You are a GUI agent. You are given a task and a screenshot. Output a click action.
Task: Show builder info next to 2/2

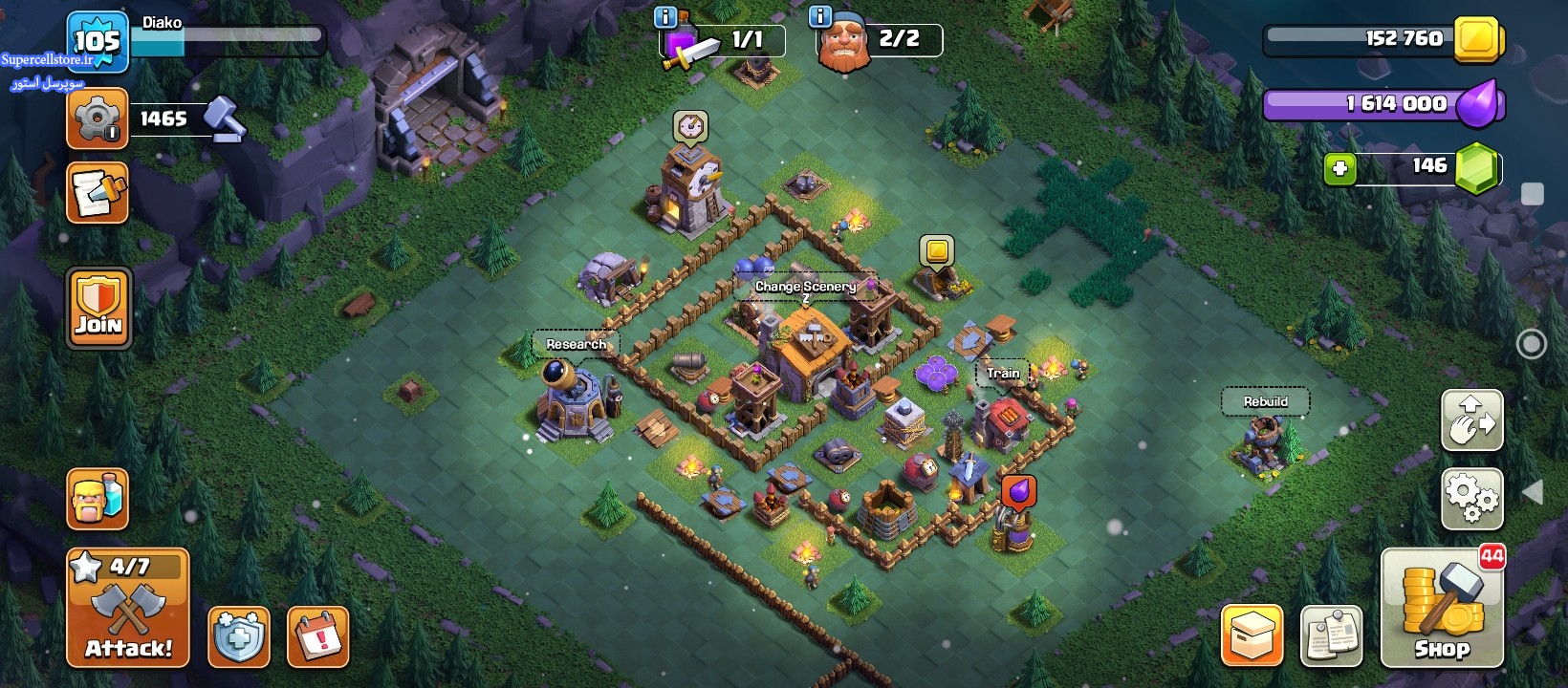tap(820, 16)
